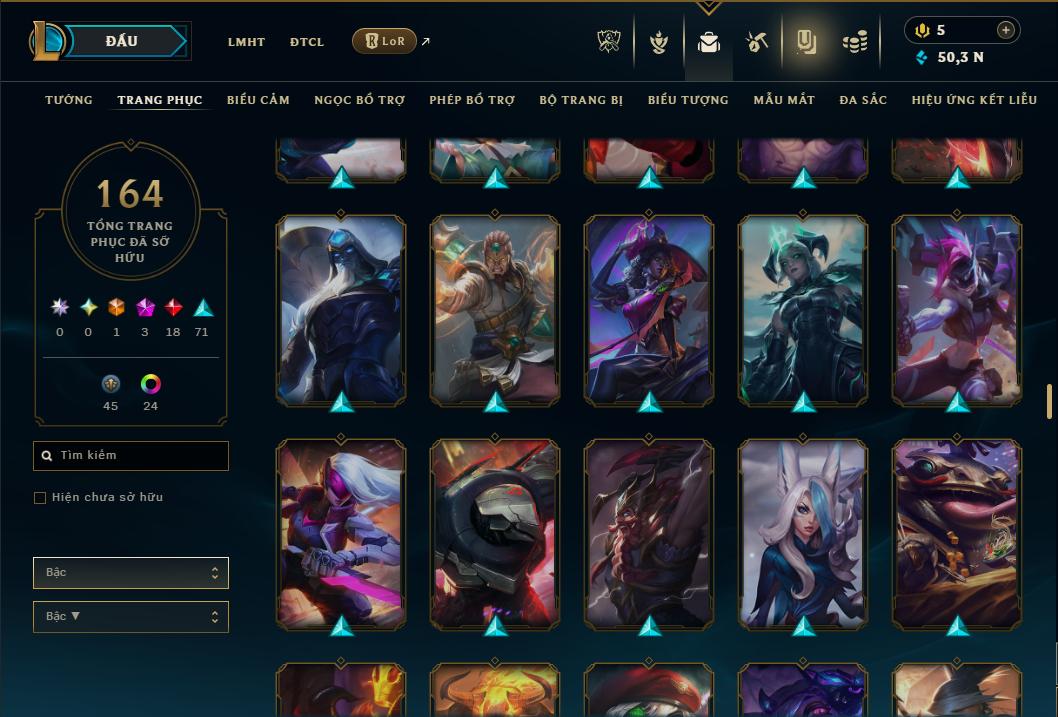Open the HIỆU ỨNG KẾT LIỄU tab
The image size is (1058, 717).
[974, 100]
